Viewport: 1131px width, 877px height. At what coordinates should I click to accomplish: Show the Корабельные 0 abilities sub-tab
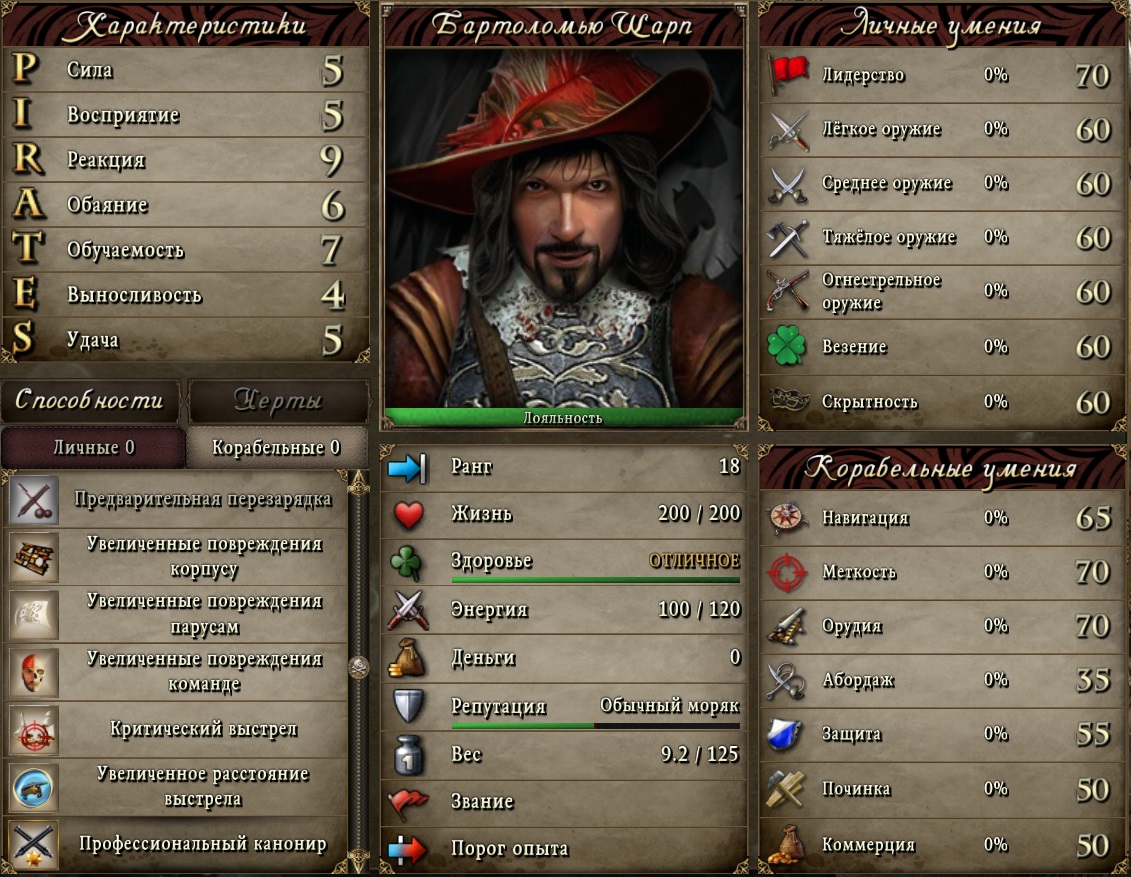pos(276,447)
